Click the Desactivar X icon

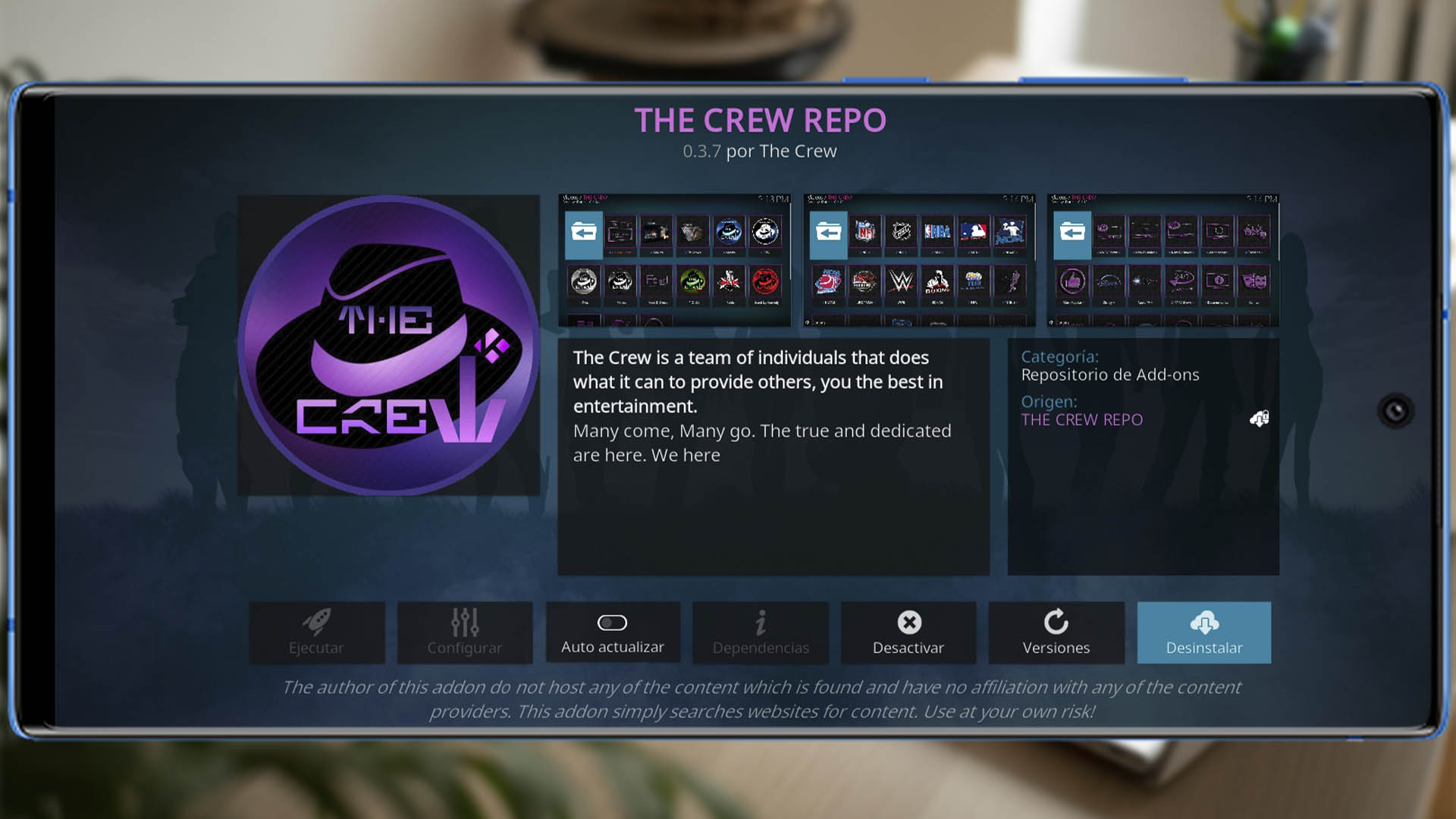pyautogui.click(x=908, y=622)
